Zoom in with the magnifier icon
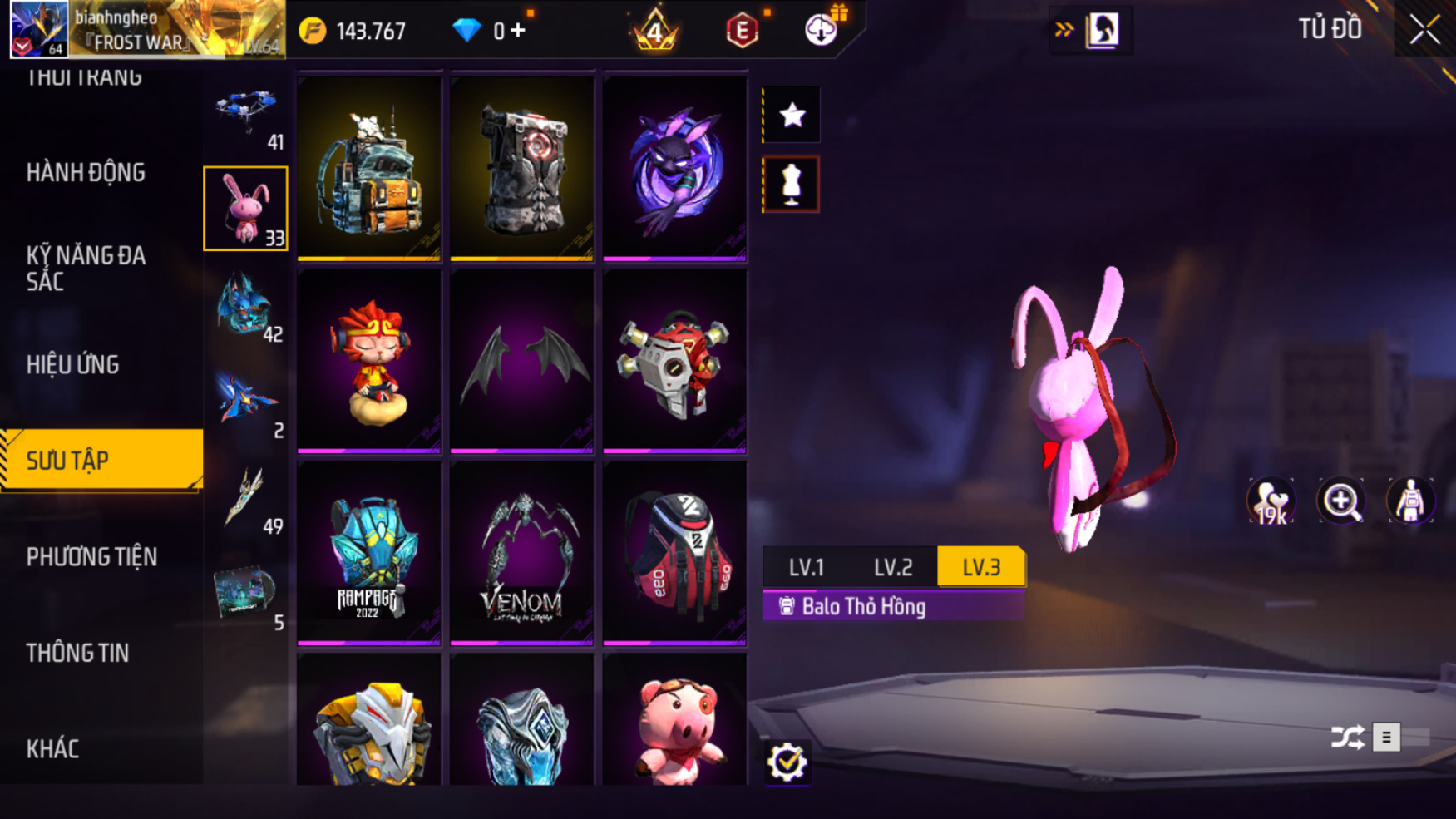Viewport: 1456px width, 819px height. click(1340, 501)
